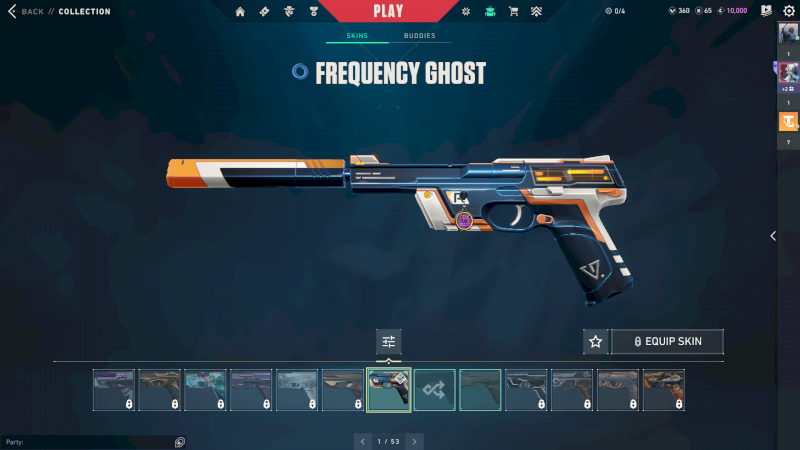Open the settings gear icon
The image size is (800, 450).
point(788,11)
